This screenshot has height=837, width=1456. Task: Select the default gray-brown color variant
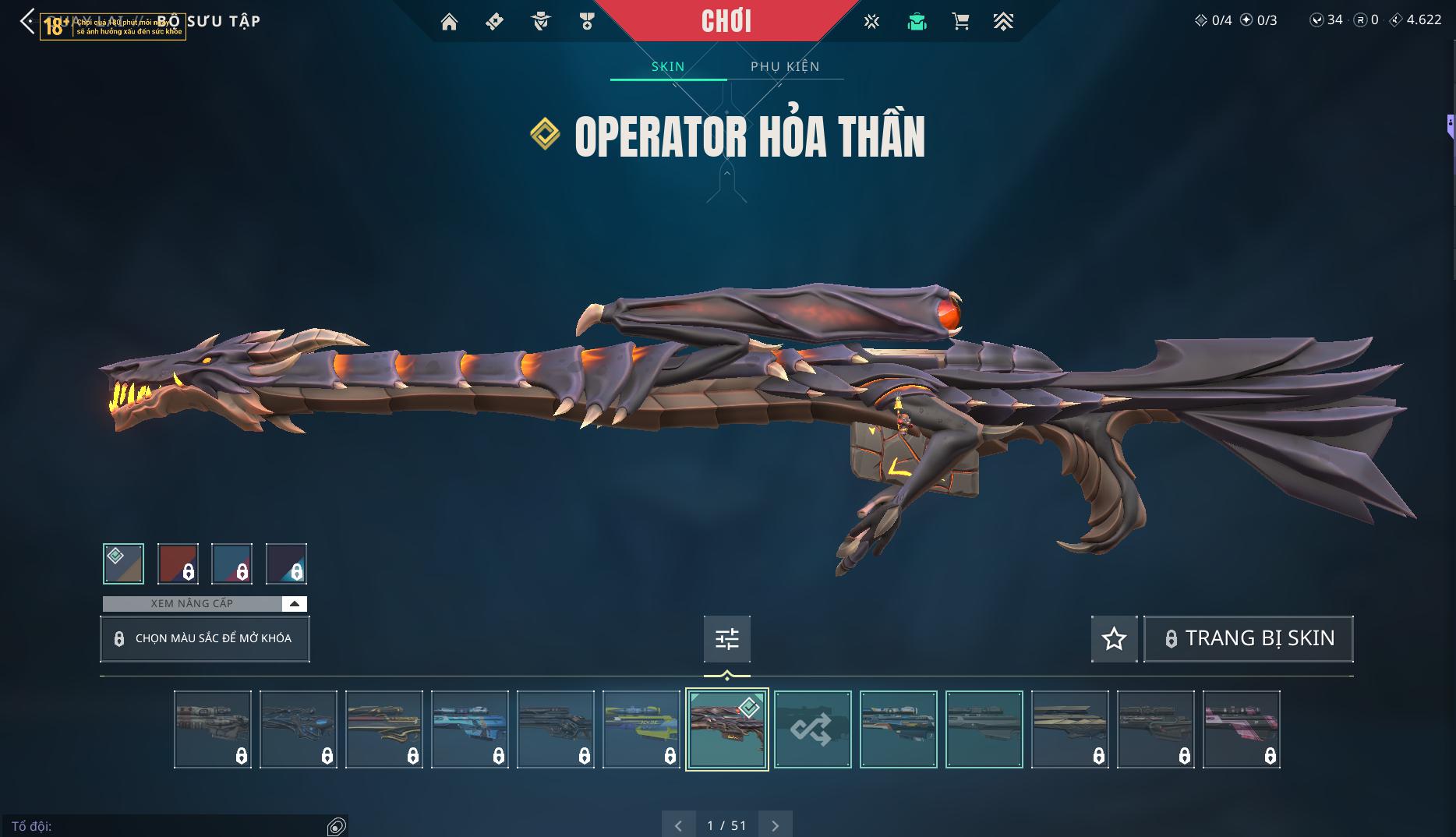click(123, 563)
